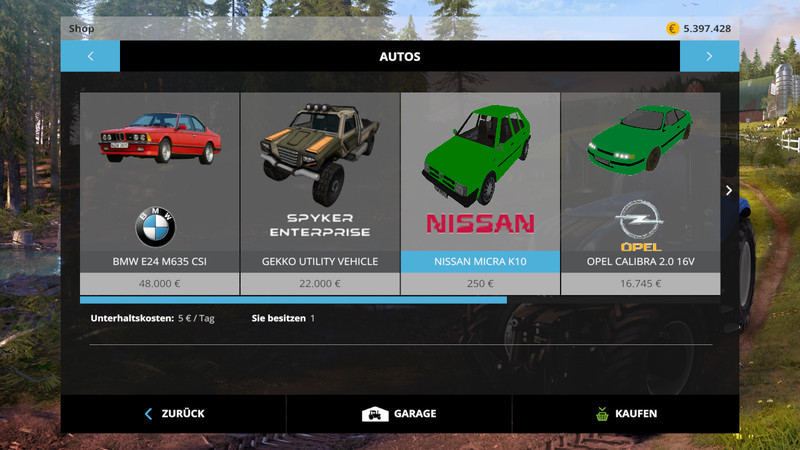Choose the Gekko Utility Vehicle tile
Image resolution: width=800 pixels, height=450 pixels.
(320, 190)
